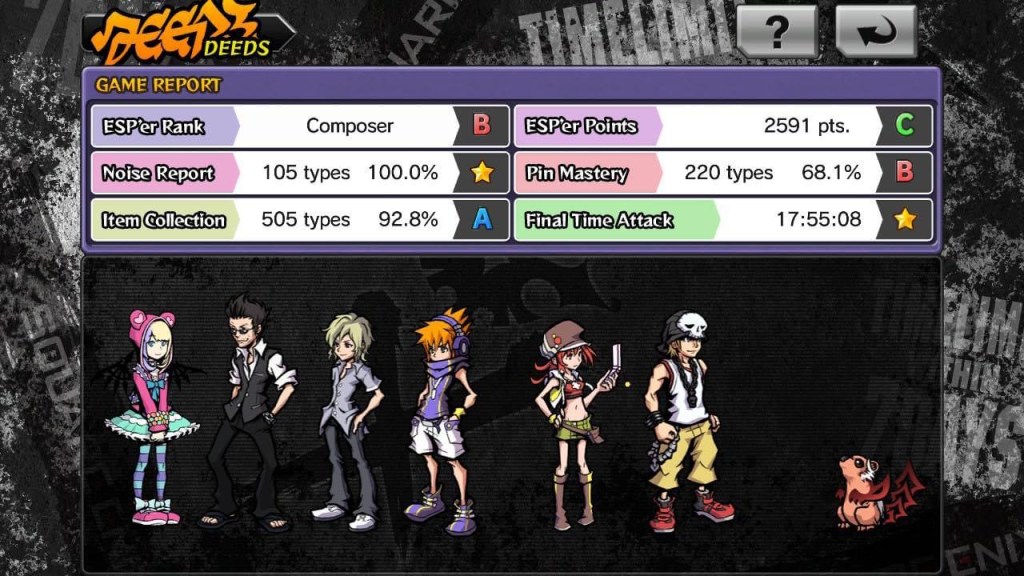The height and width of the screenshot is (576, 1024).
Task: Show the Final Time Attack record
Action: click(723, 220)
